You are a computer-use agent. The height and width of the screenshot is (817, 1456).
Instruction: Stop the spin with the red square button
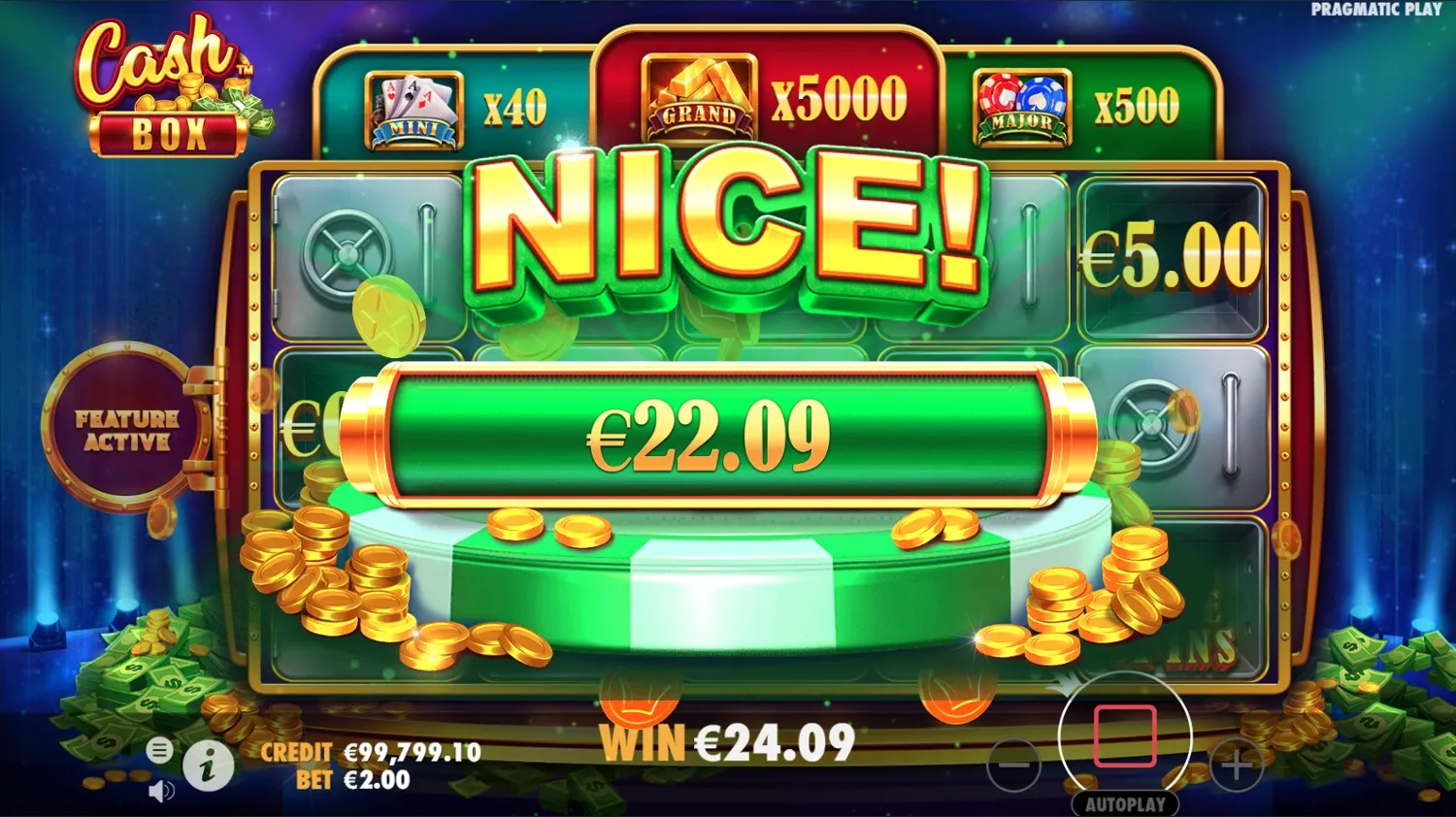(1126, 735)
